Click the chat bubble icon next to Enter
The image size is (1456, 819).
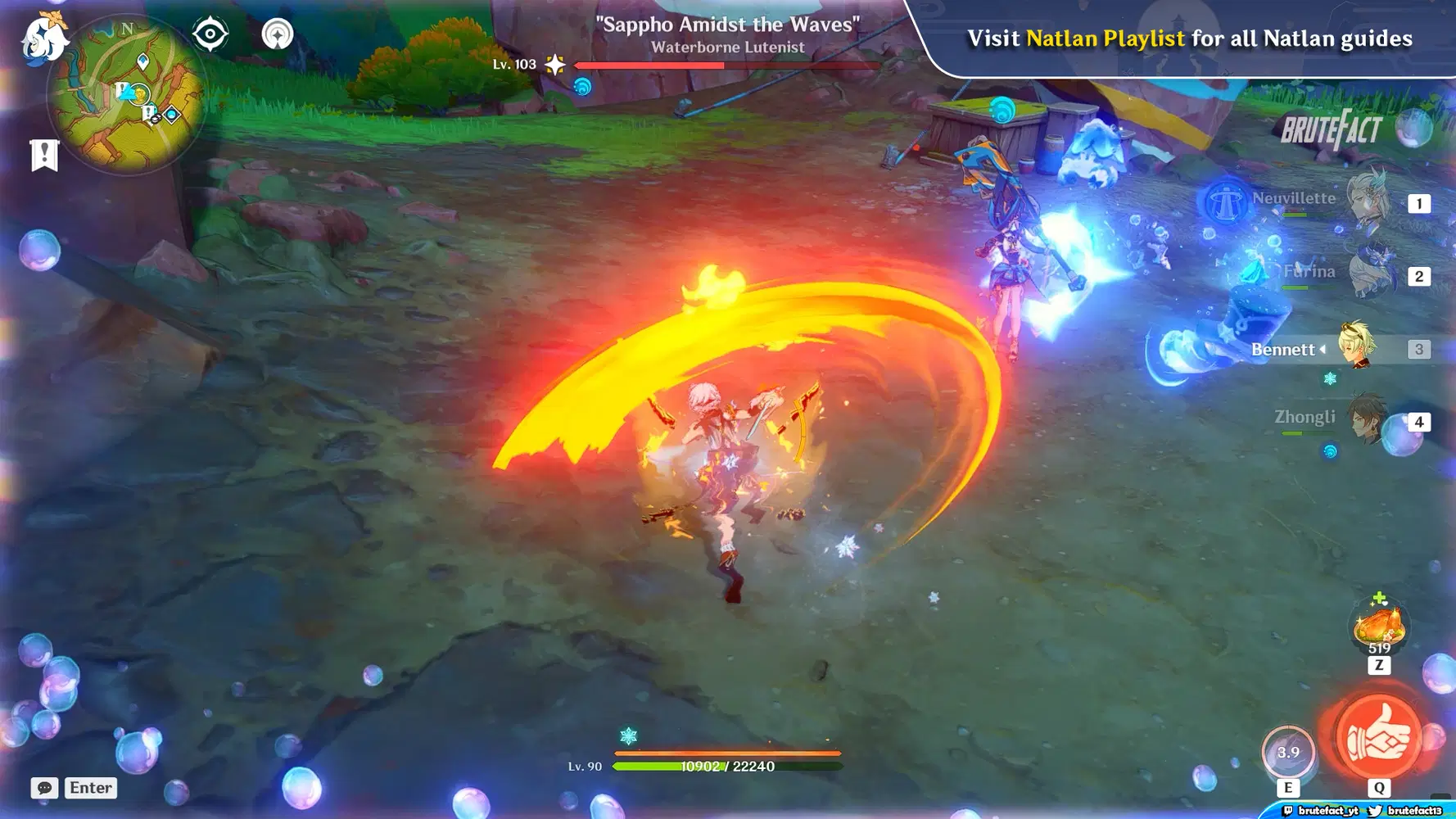tap(43, 788)
